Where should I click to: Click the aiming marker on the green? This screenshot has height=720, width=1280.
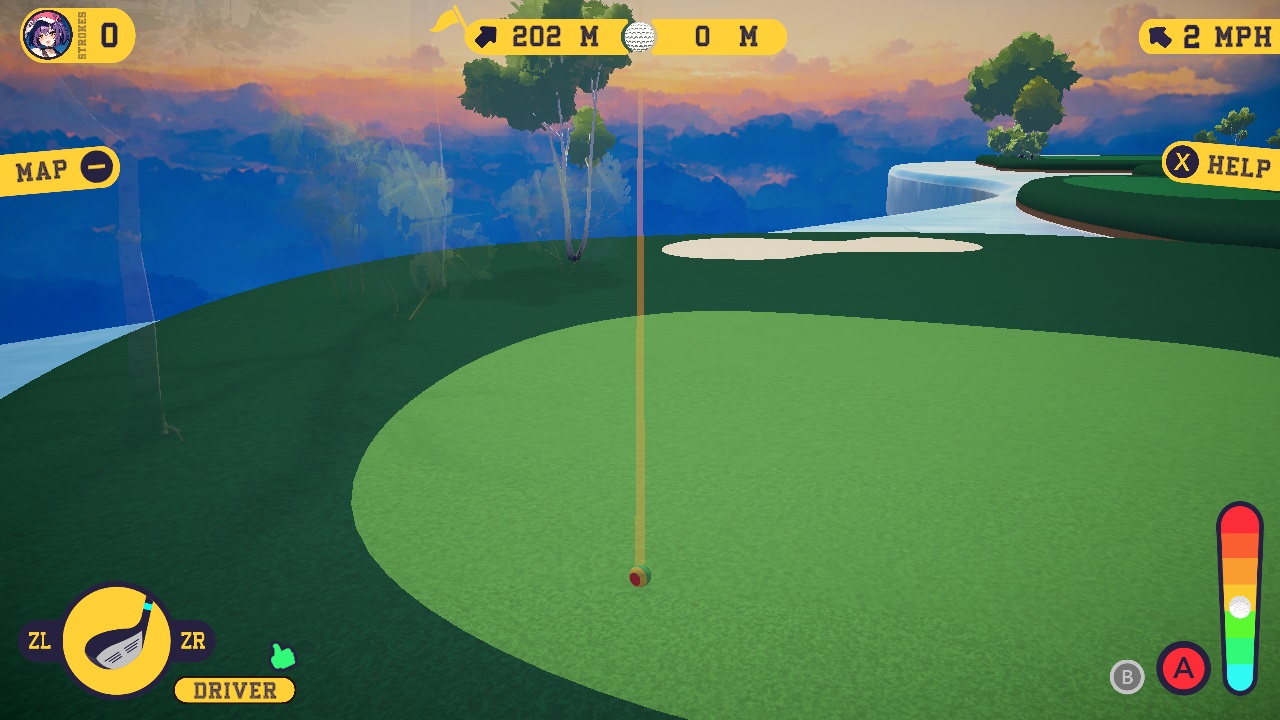pyautogui.click(x=640, y=577)
